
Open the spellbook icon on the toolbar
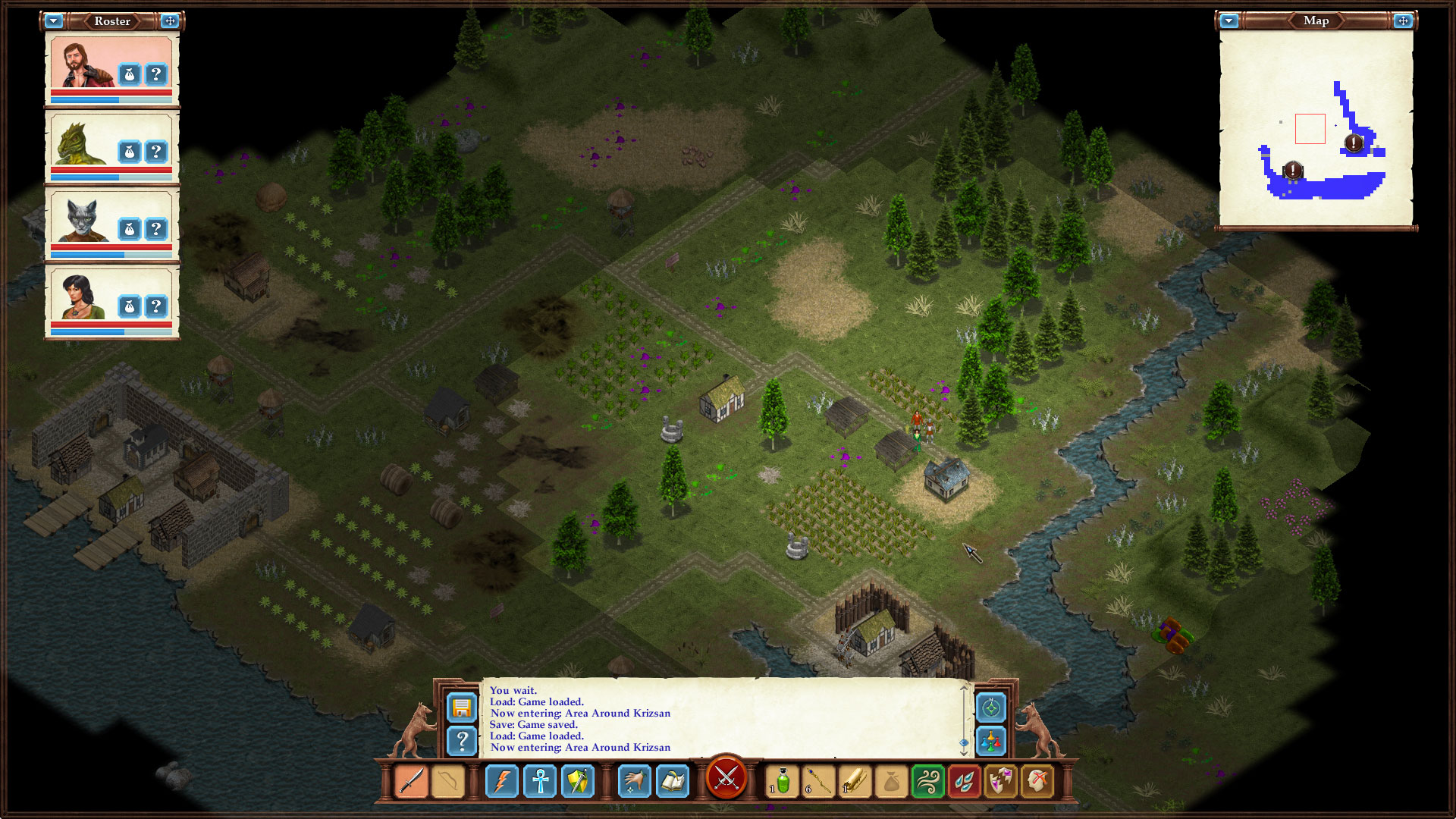673,781
